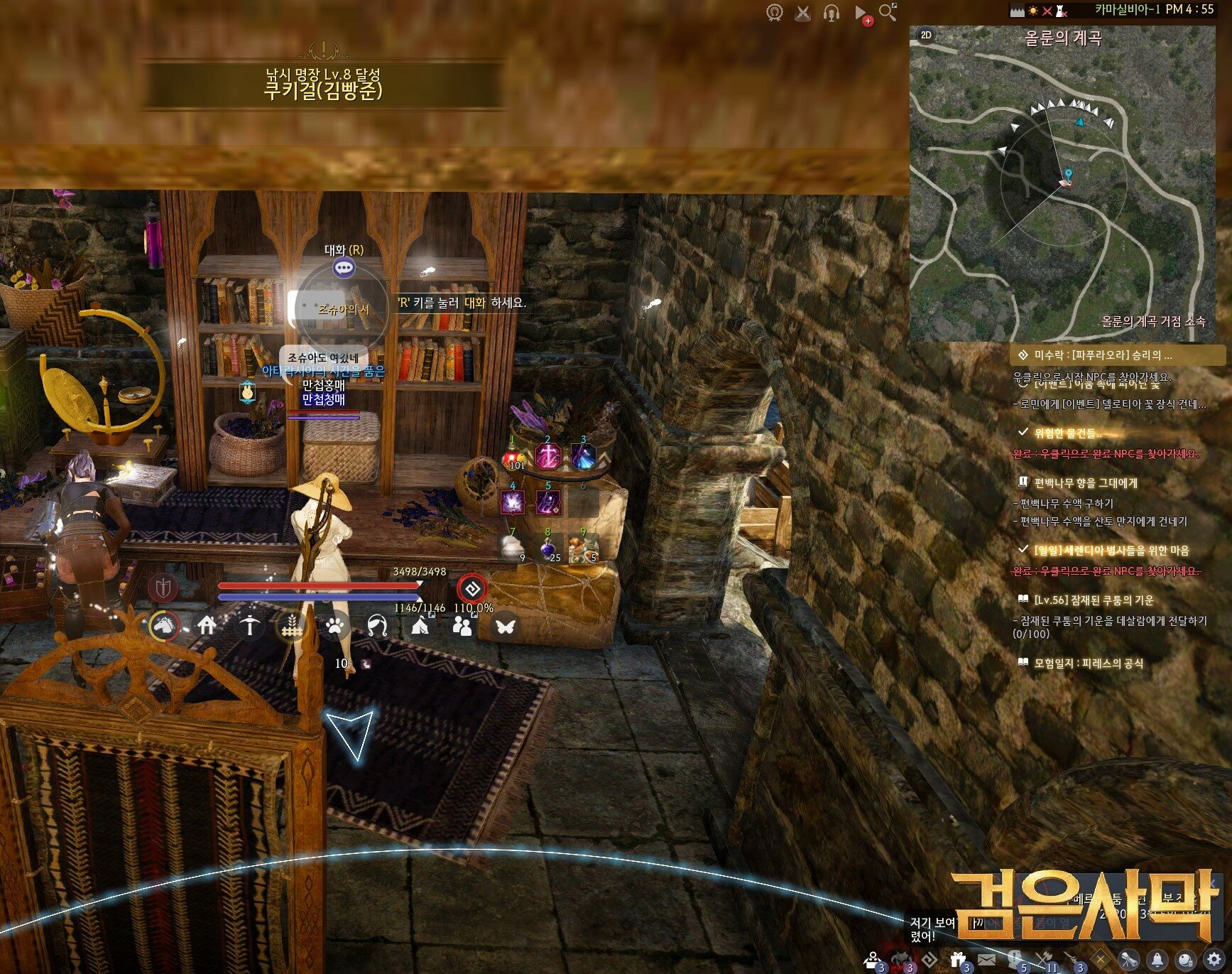The height and width of the screenshot is (974, 1232).
Task: Open the envelope mail icon
Action: [986, 960]
